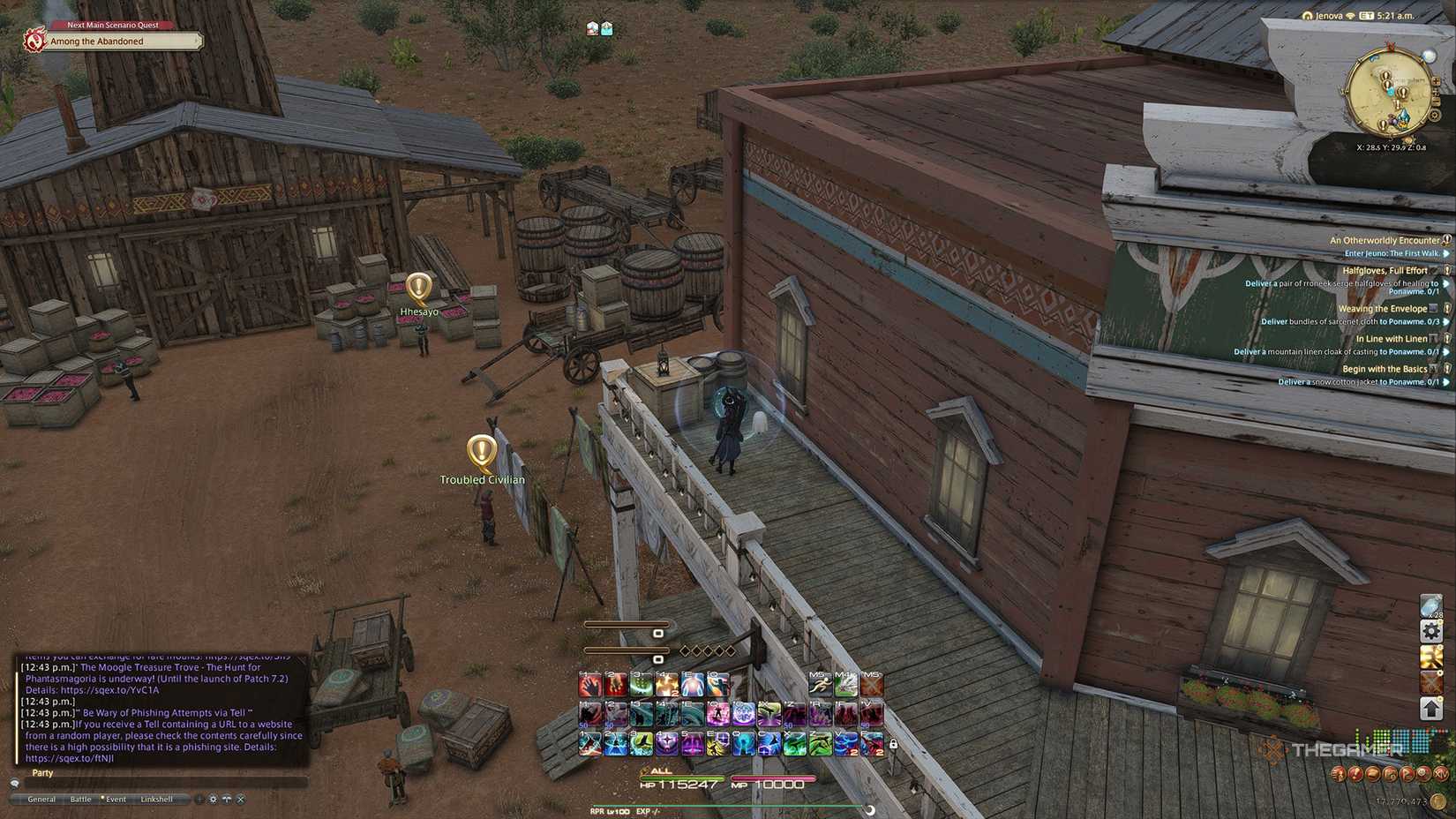Open the Linkshell chat tab
The image size is (1456, 819).
click(157, 799)
